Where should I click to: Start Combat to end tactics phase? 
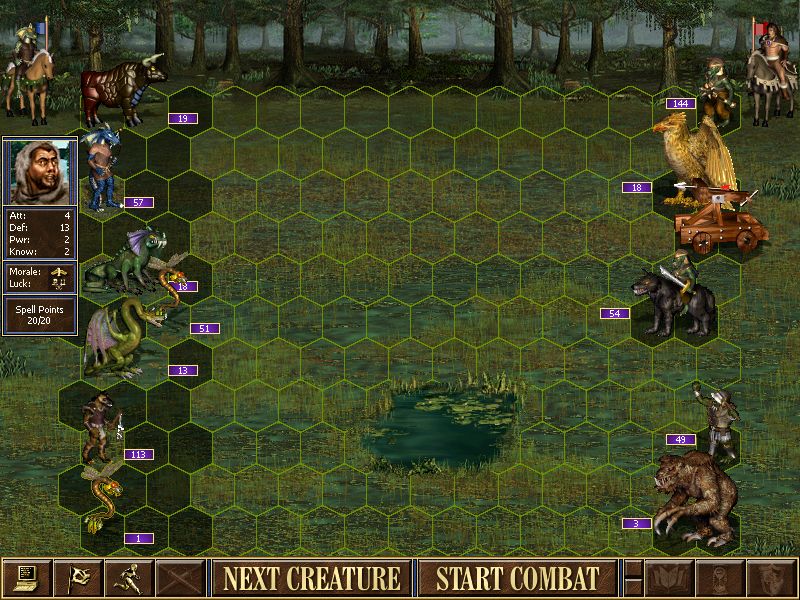pos(517,578)
